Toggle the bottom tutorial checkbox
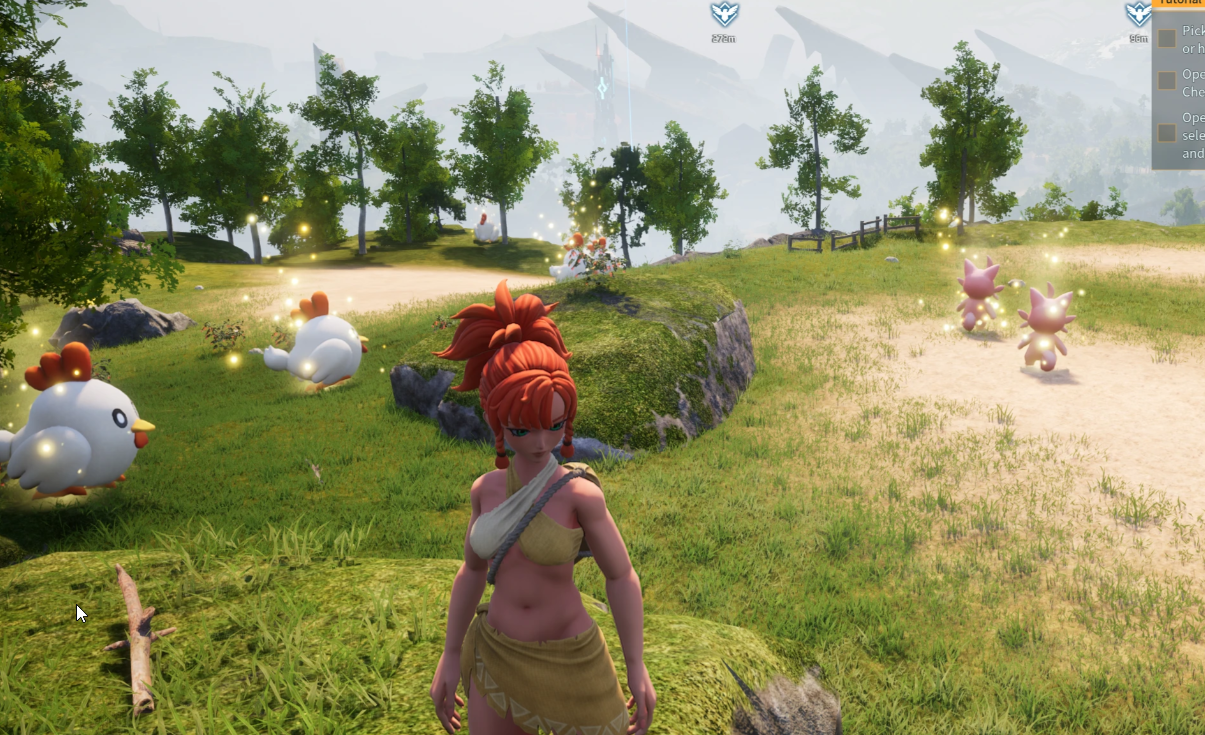 [1167, 133]
